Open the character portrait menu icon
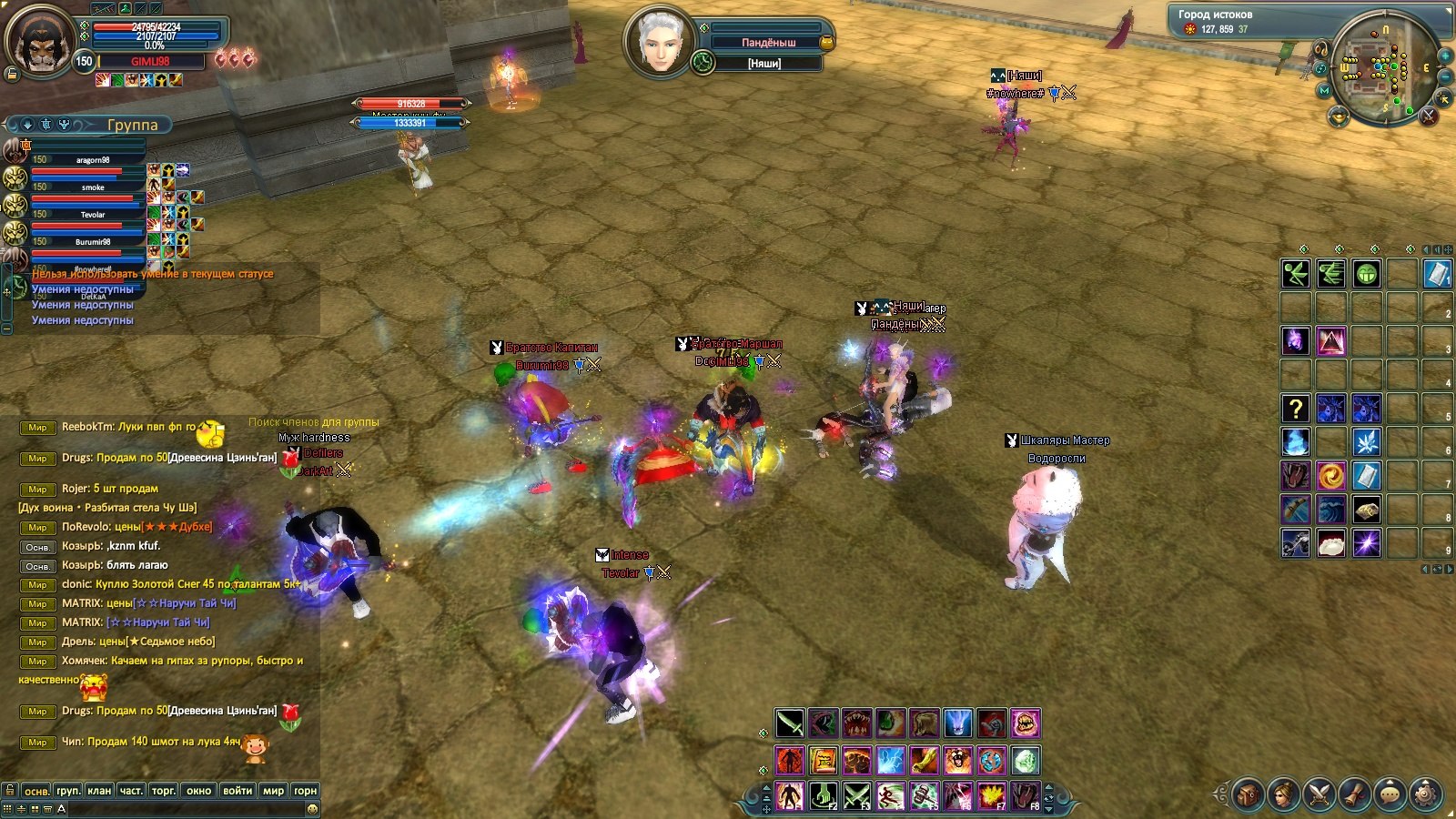Viewport: 1456px width, 819px height. (x=1283, y=794)
